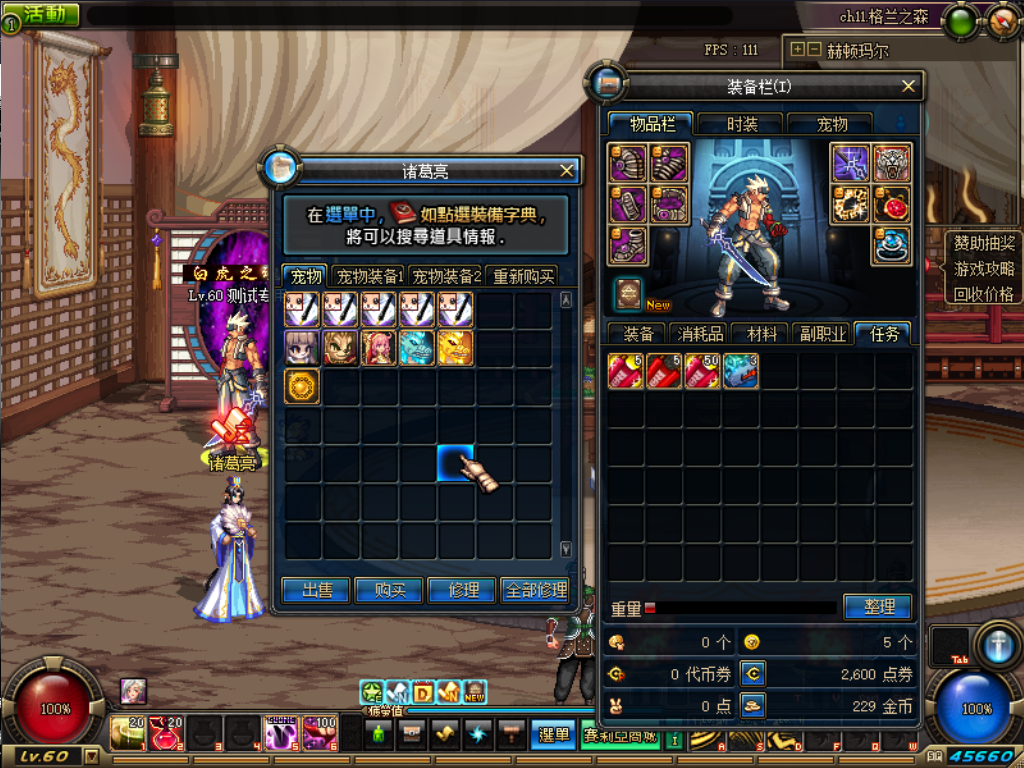Click the 修理 repair button
1024x768 pixels.
tap(462, 591)
